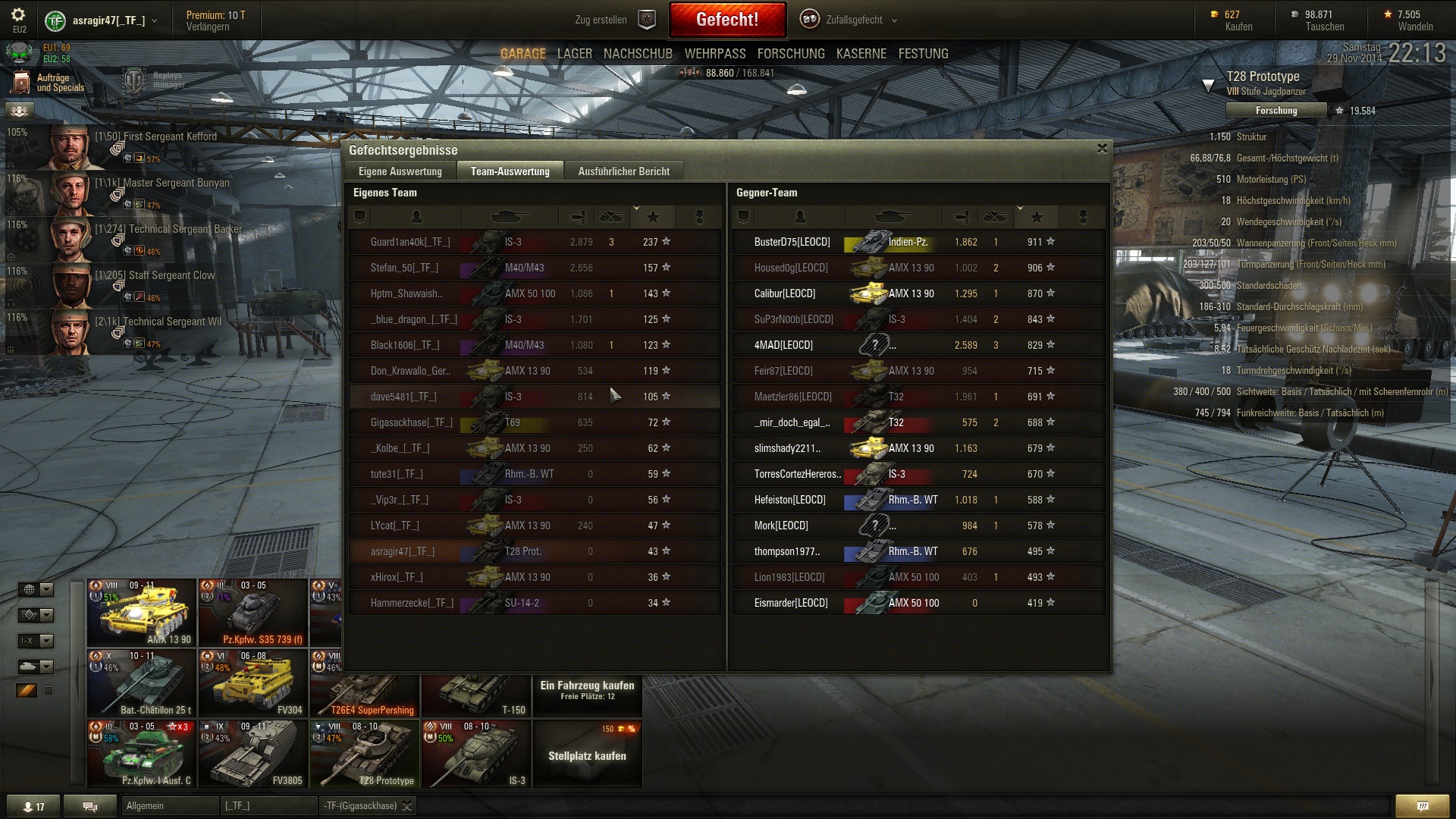
Task: Select the Bat.-Châtillon 25 t tank
Action: 142,683
